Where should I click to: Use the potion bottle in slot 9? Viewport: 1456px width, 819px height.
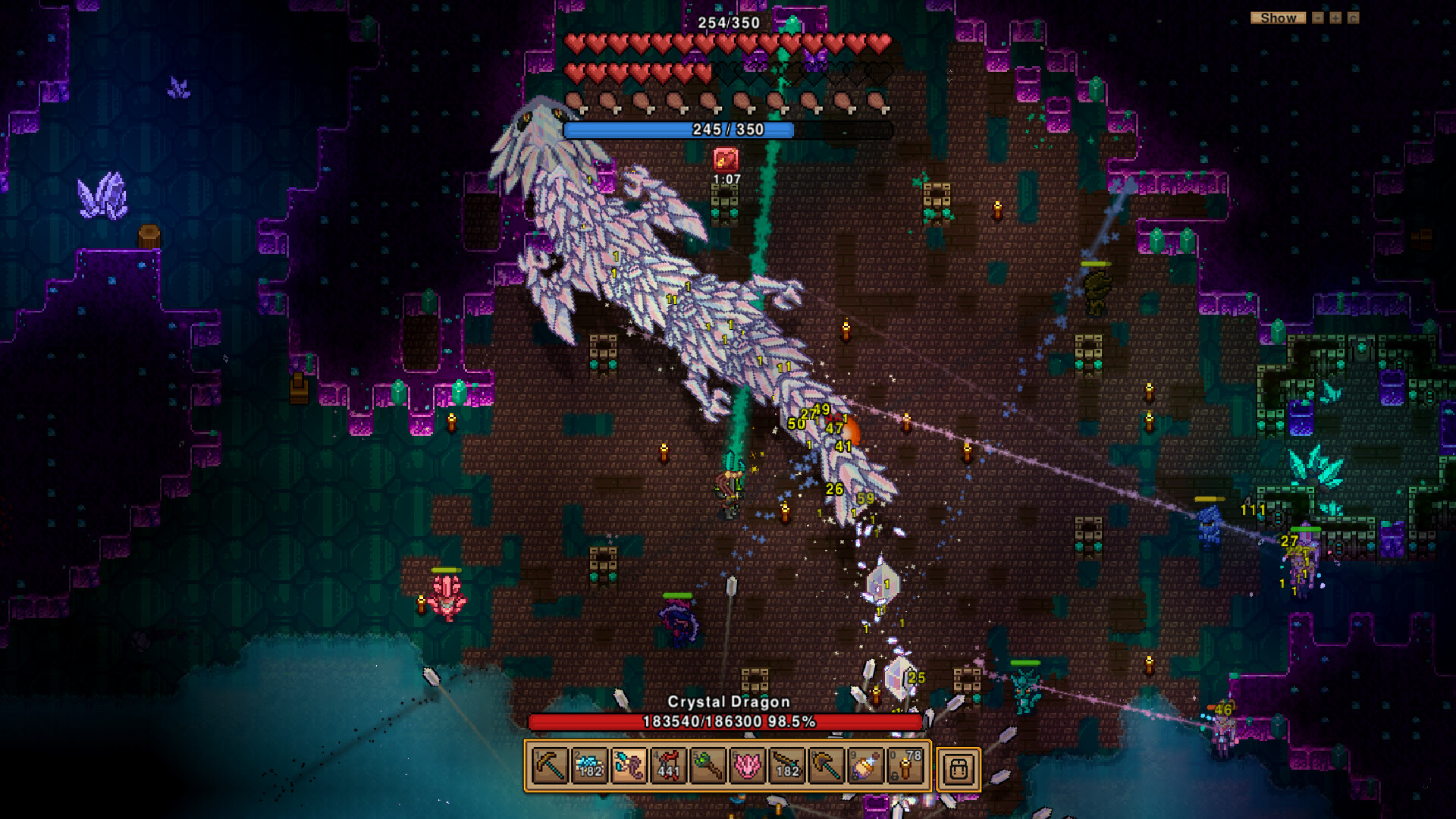(x=865, y=767)
